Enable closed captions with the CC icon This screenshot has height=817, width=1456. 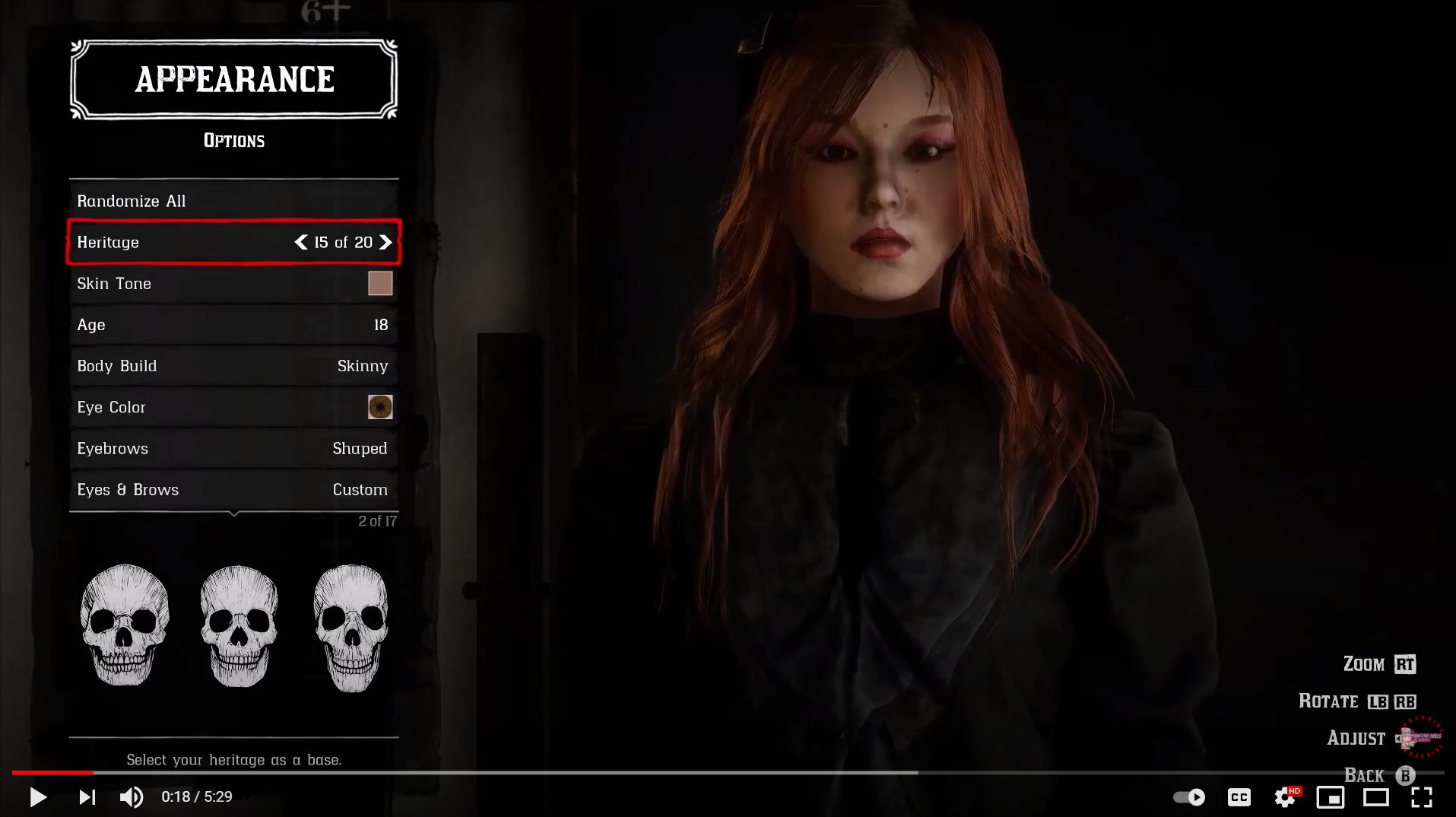1239,797
